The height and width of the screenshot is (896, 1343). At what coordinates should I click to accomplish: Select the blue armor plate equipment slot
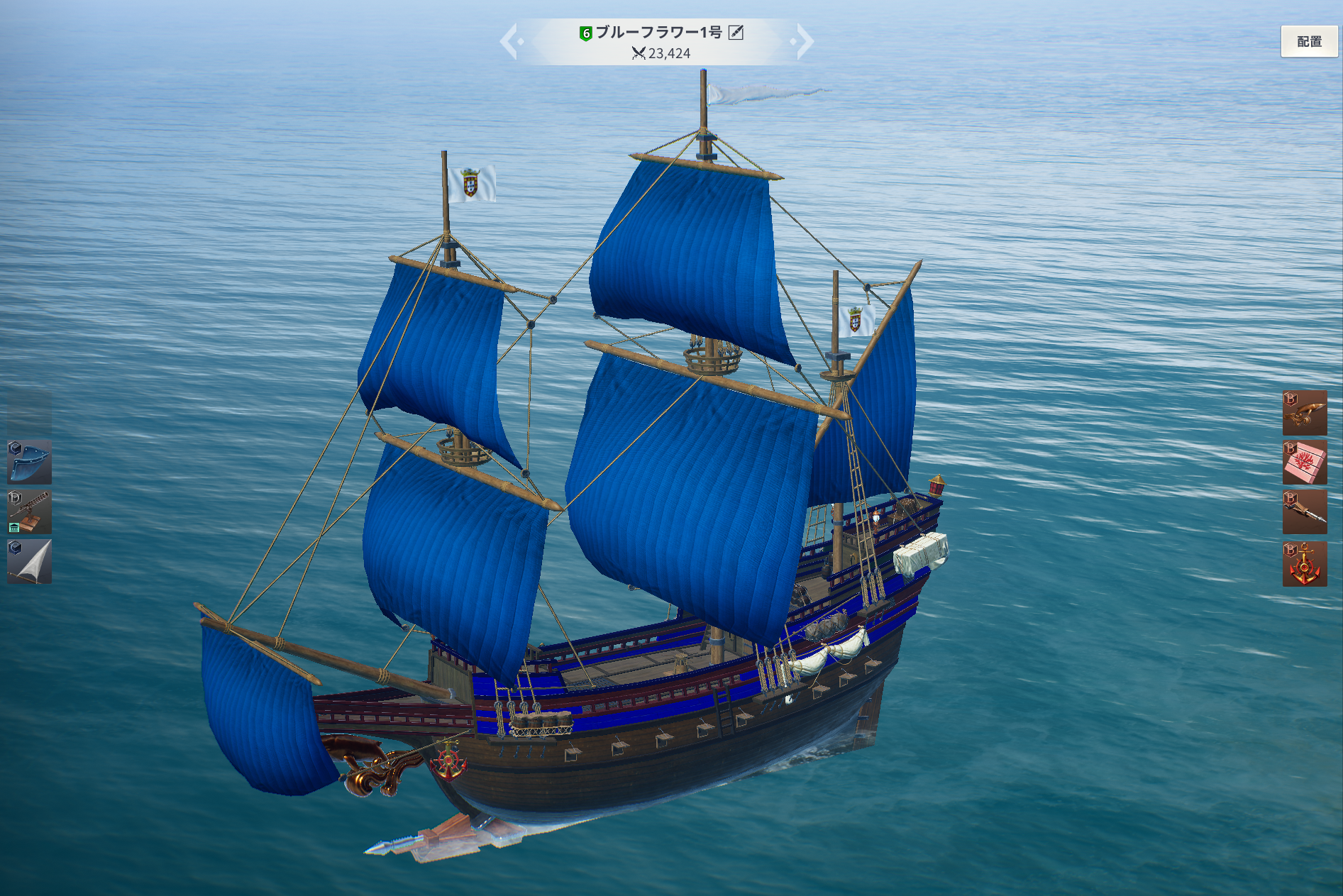pos(29,462)
